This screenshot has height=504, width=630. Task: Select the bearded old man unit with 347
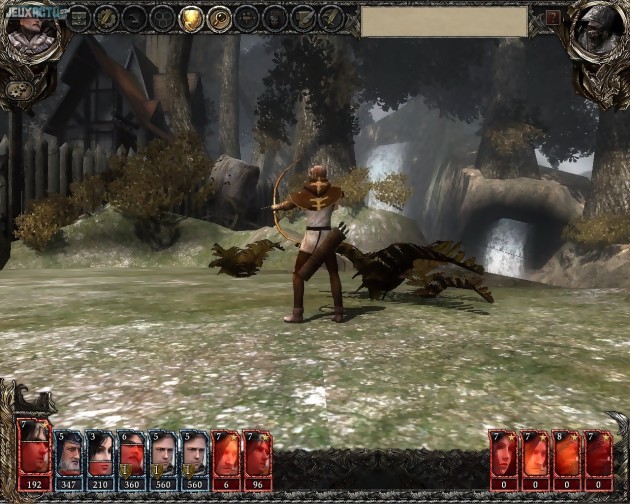68,455
